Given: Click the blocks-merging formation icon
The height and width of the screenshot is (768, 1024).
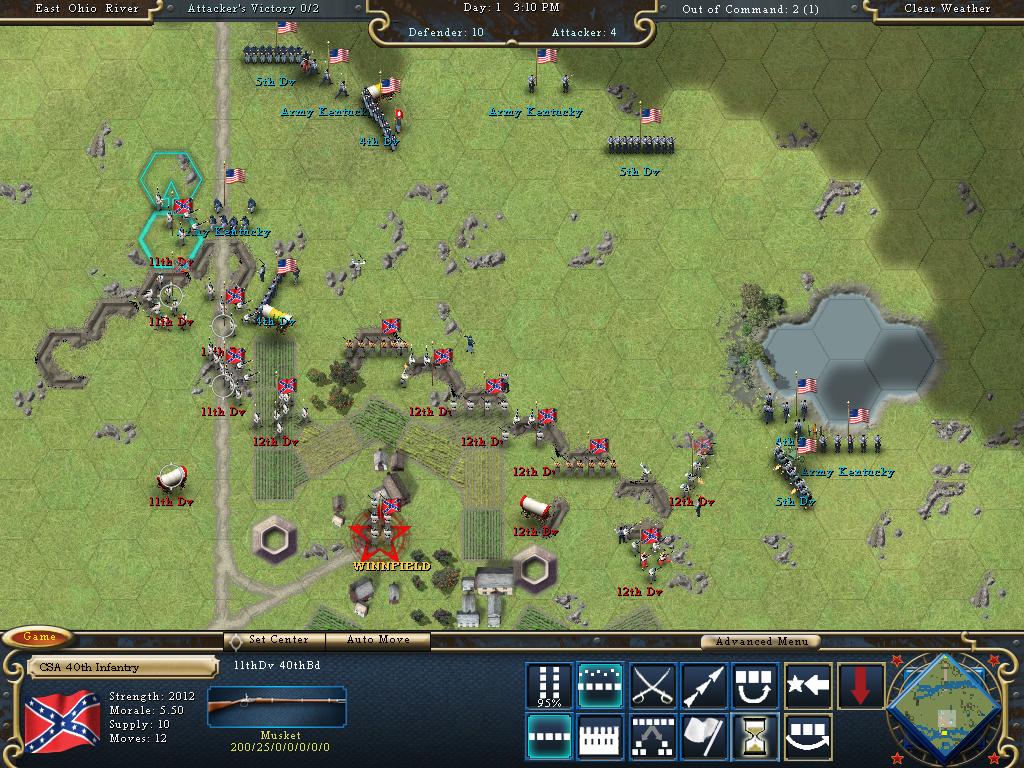Looking at the screenshot, I should [652, 737].
